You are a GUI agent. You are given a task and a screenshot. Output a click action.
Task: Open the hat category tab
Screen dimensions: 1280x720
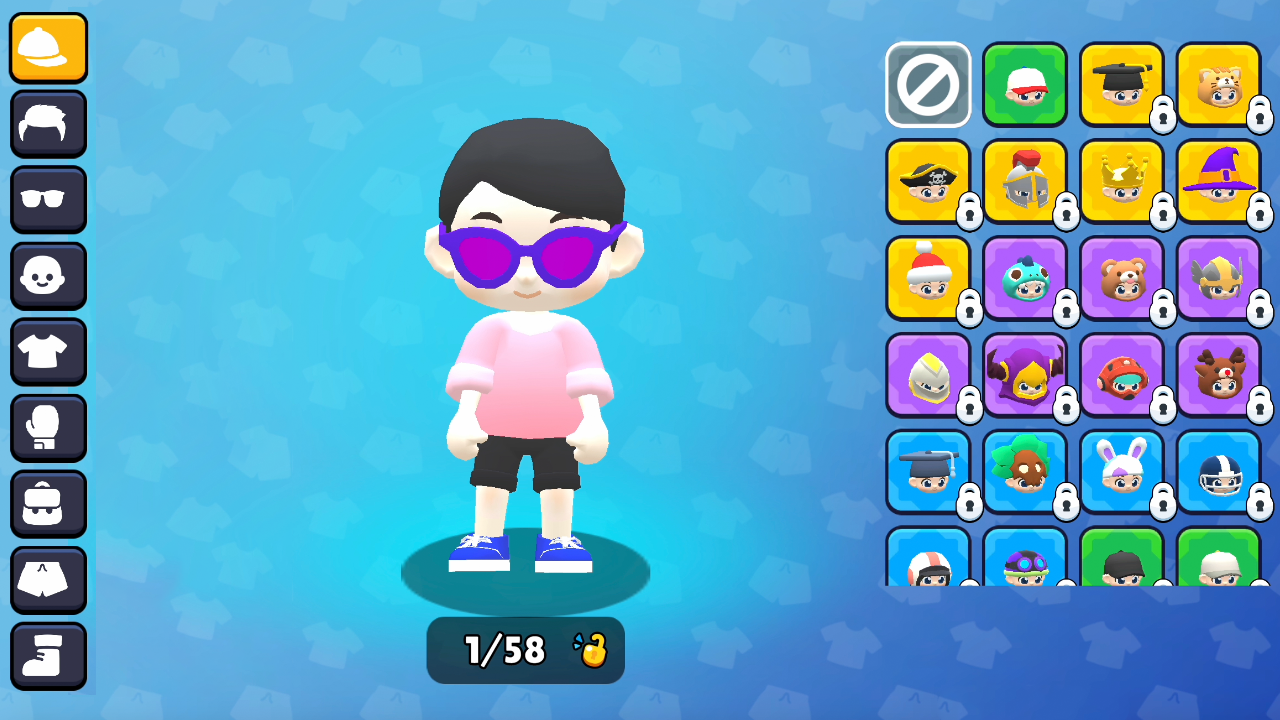click(49, 48)
